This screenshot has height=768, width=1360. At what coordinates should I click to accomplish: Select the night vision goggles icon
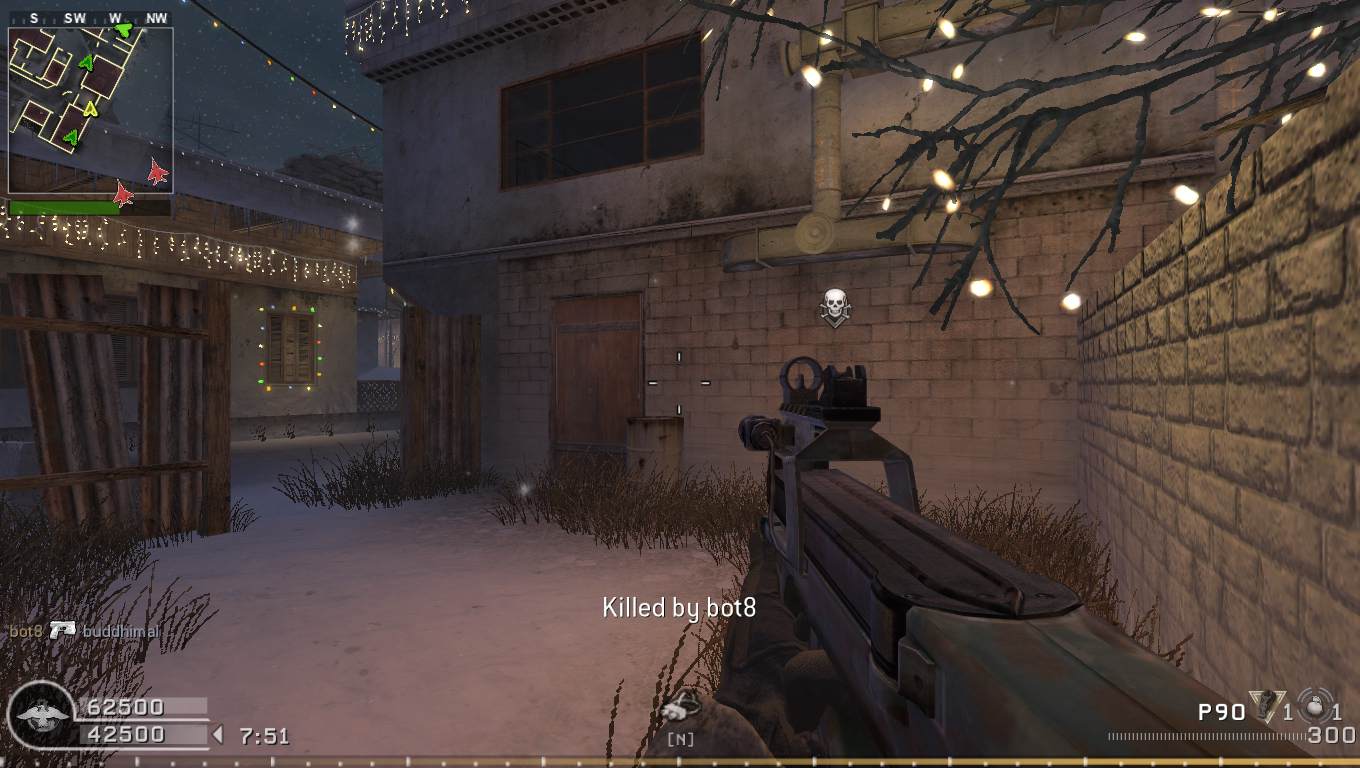click(680, 708)
